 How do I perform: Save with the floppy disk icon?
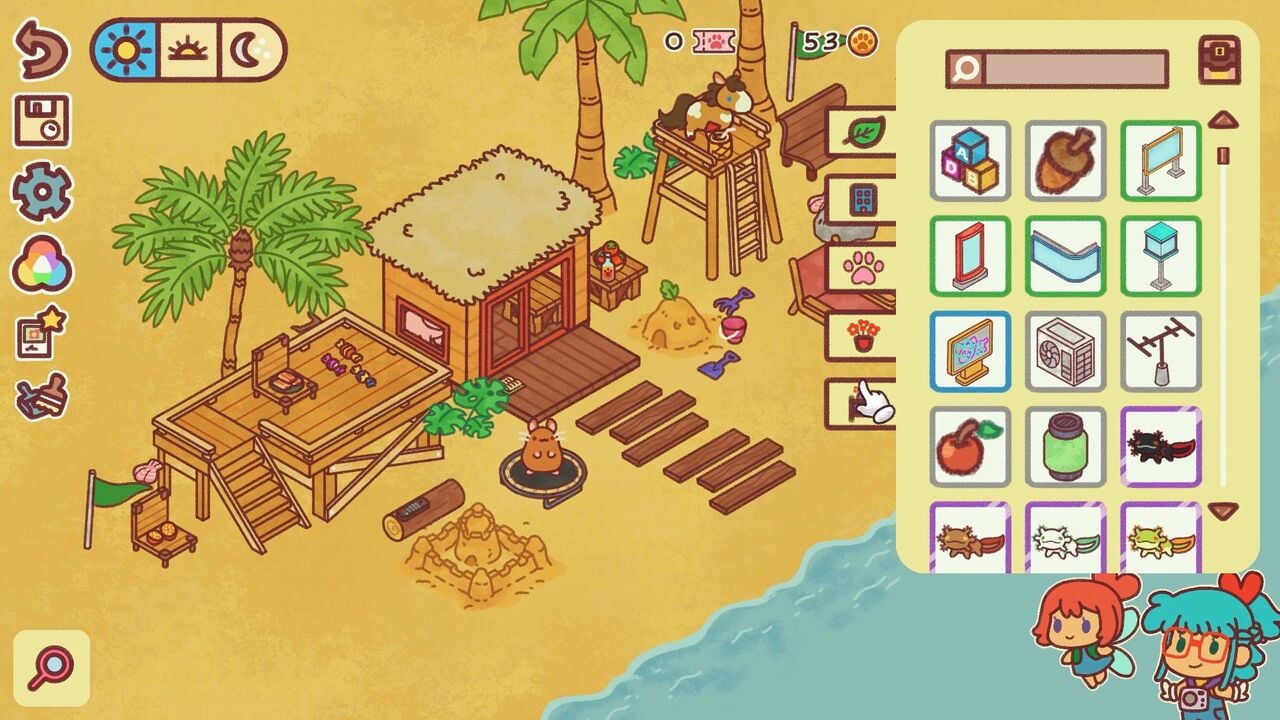point(41,120)
